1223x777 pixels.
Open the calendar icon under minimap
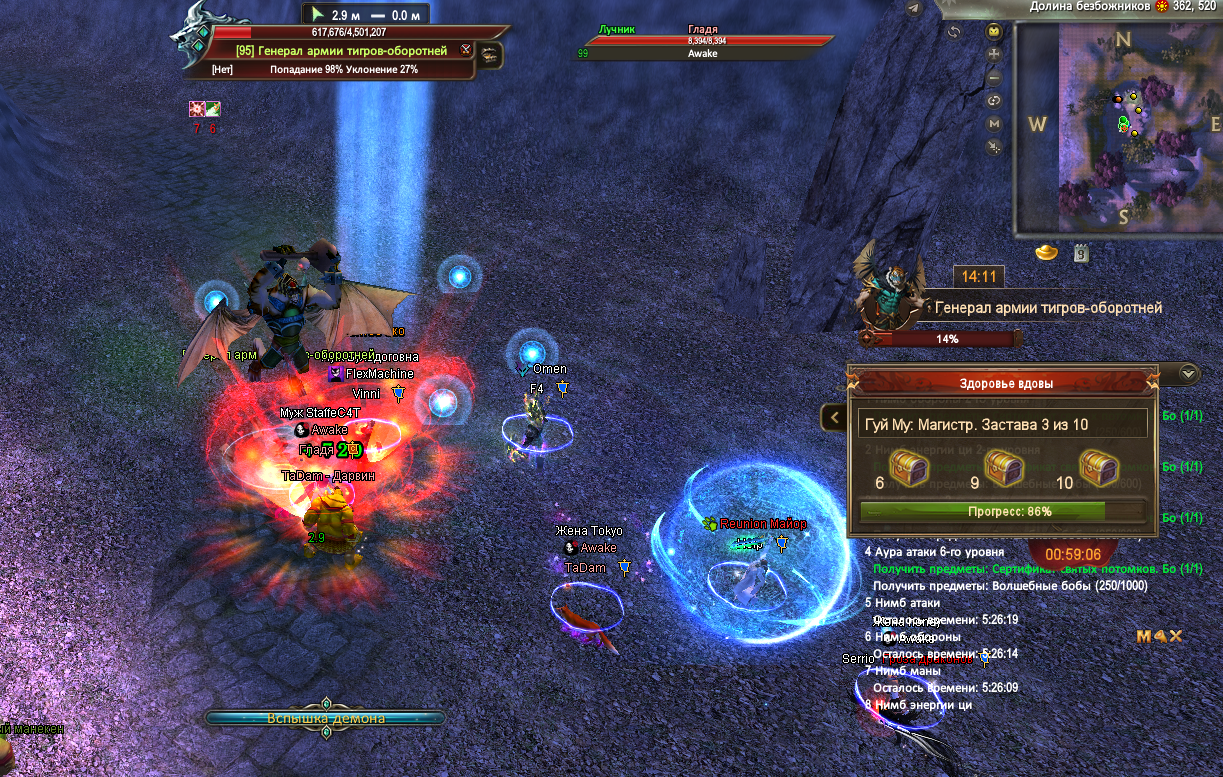[x=1081, y=253]
